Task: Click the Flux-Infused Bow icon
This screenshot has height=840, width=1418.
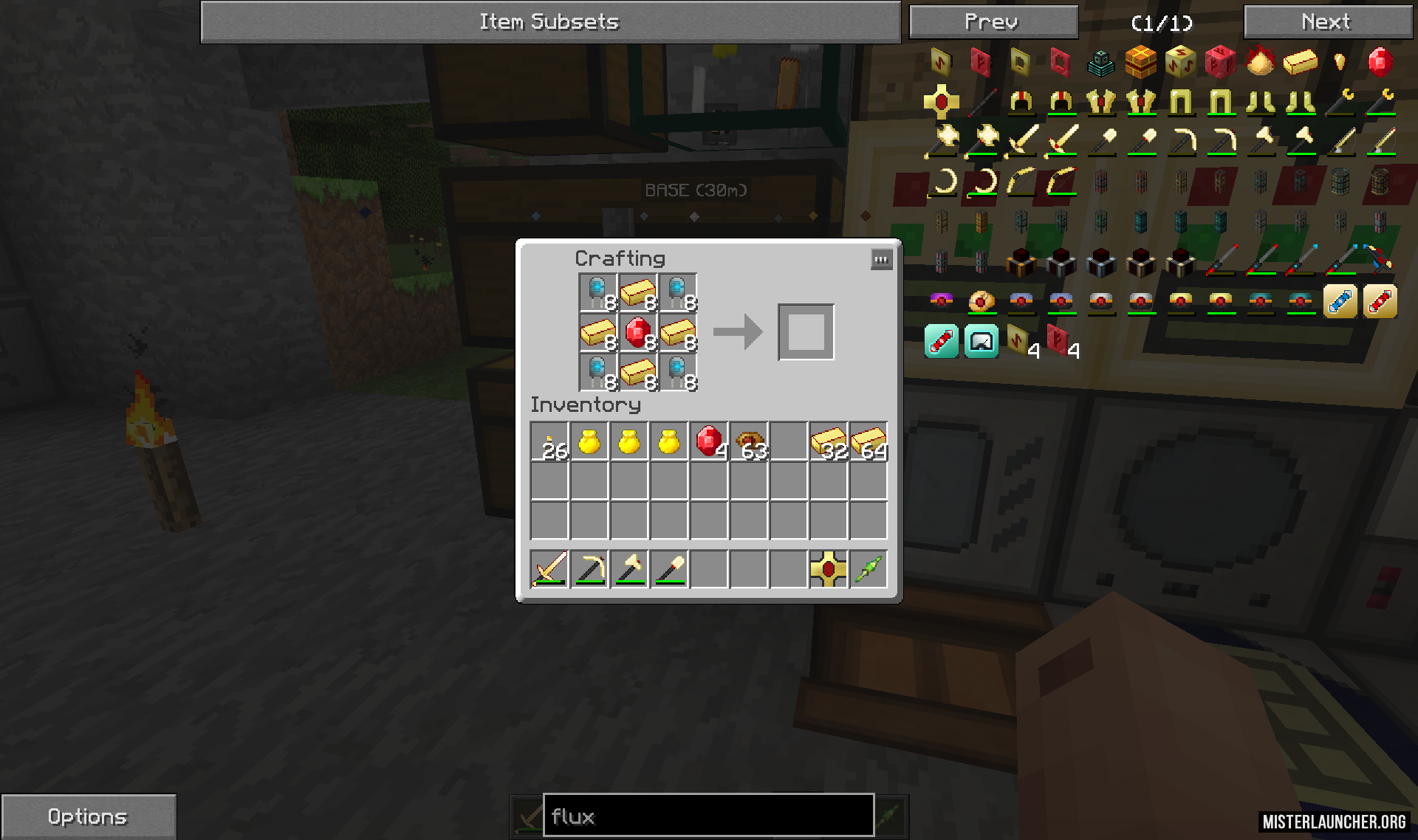Action: coord(1023,185)
